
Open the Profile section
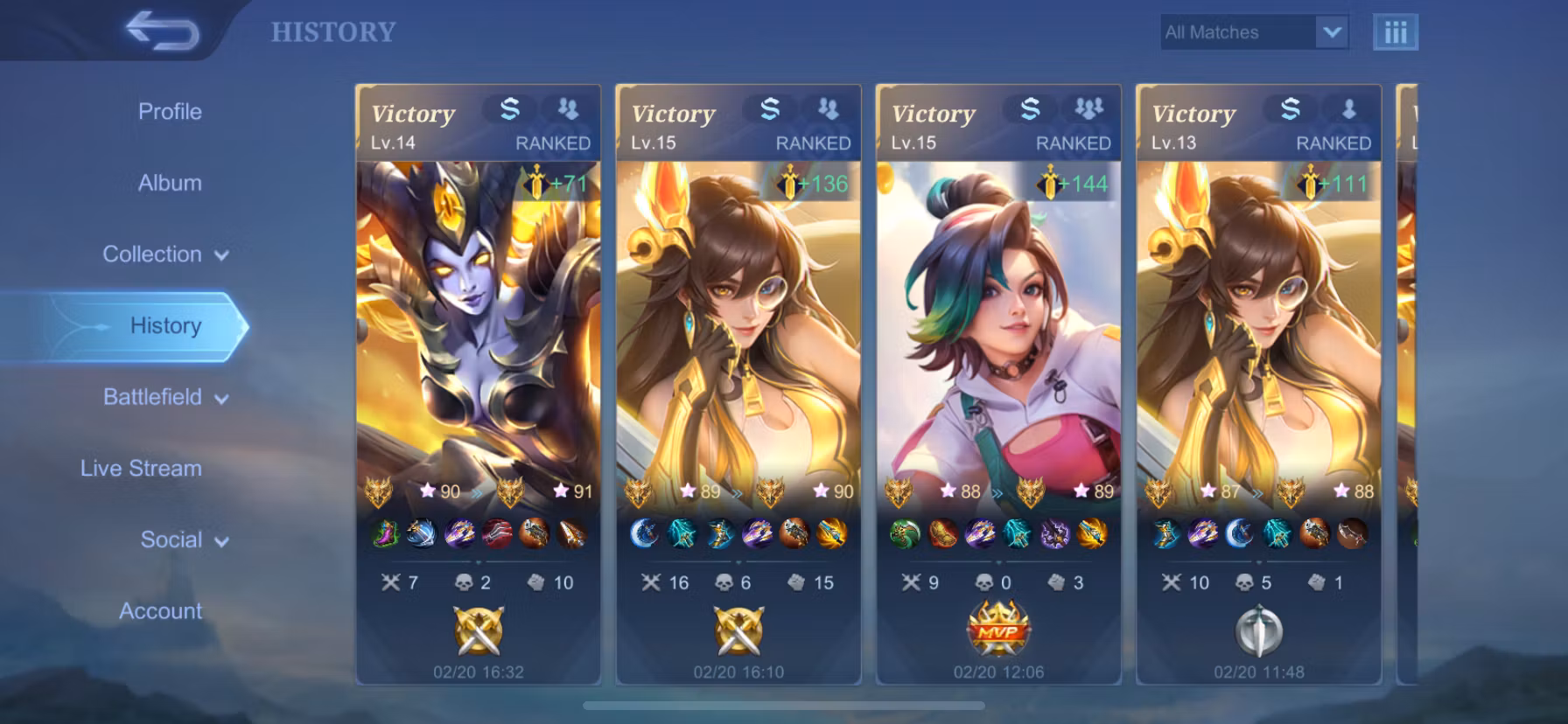(170, 112)
